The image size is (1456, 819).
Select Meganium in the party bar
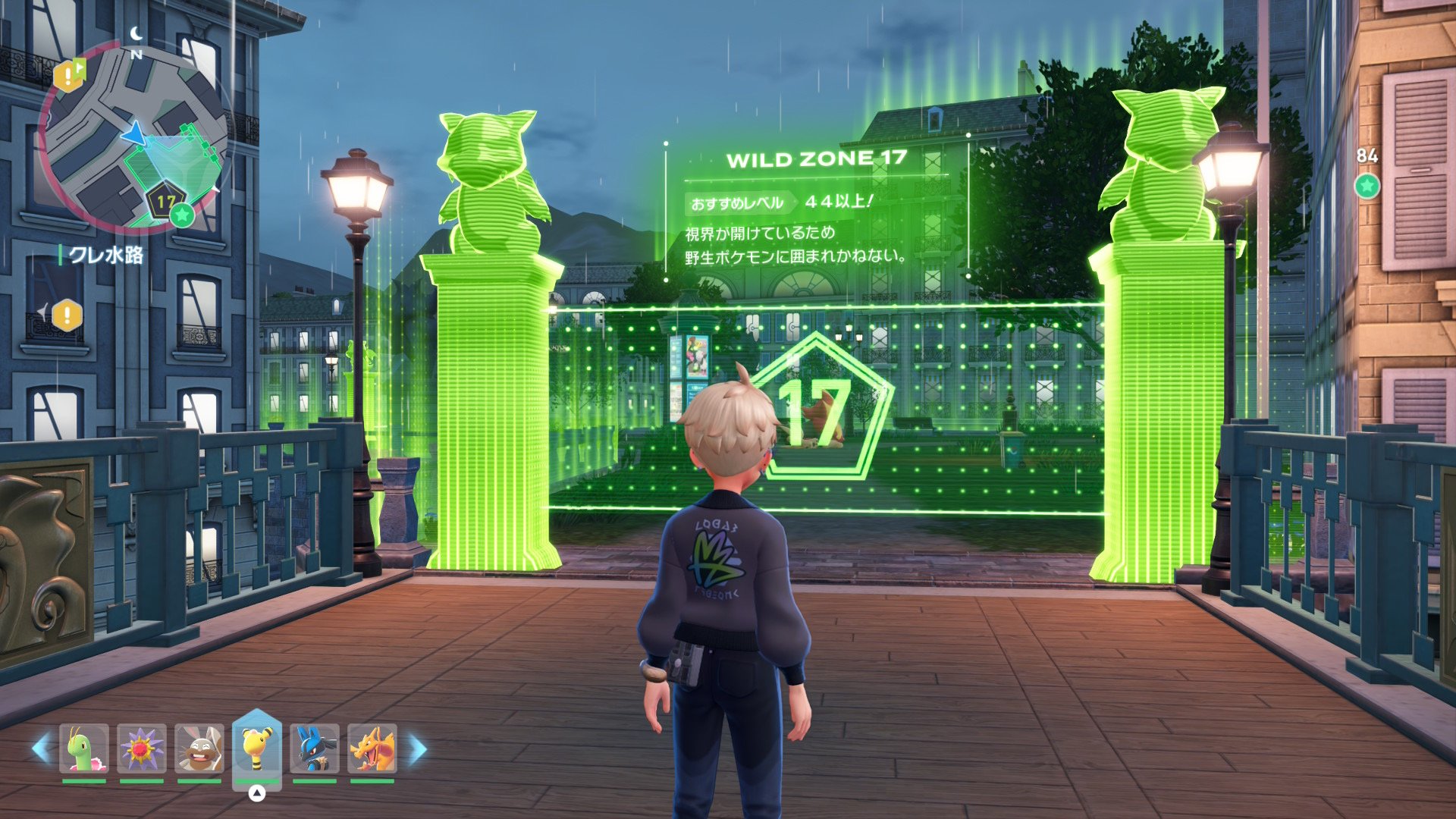(84, 749)
